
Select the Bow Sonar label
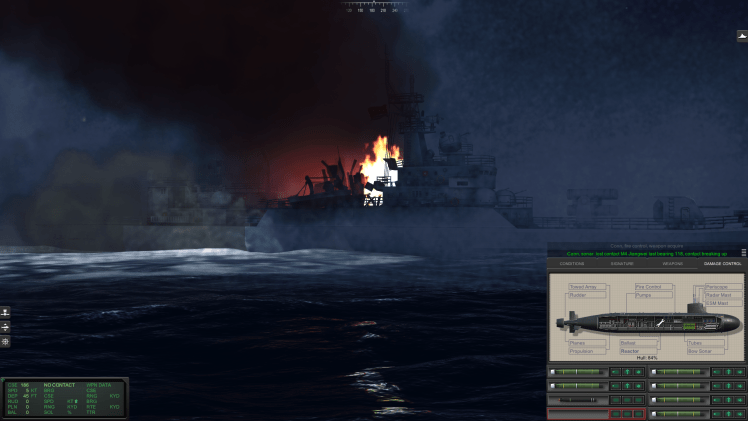tap(701, 351)
